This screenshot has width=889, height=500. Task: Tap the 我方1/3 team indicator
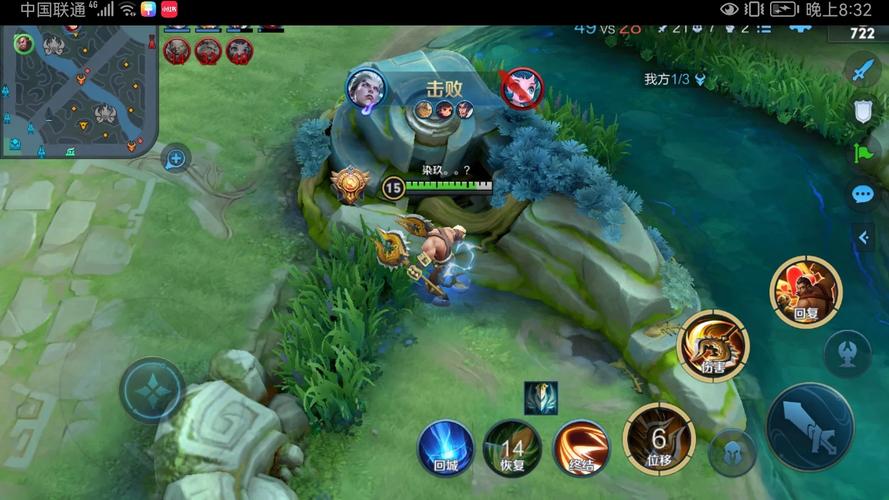[675, 79]
